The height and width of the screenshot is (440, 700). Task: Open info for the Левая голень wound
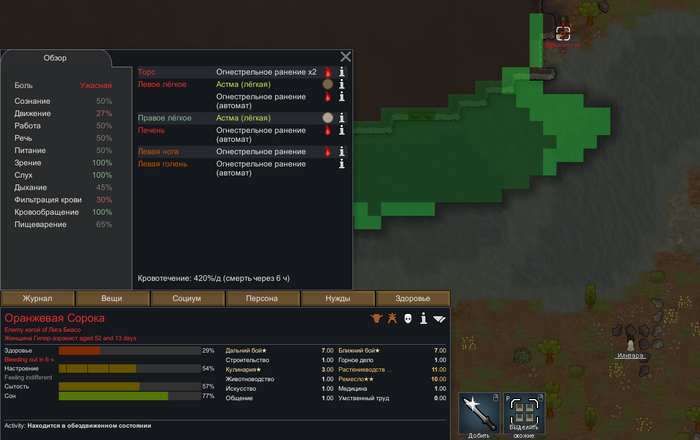click(x=341, y=164)
